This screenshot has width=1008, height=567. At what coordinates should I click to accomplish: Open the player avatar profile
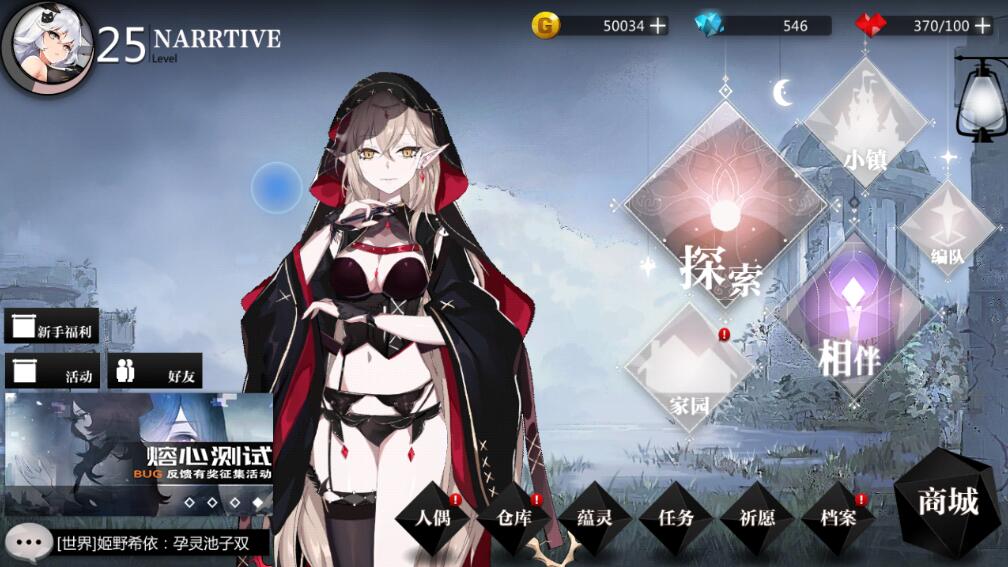47,47
